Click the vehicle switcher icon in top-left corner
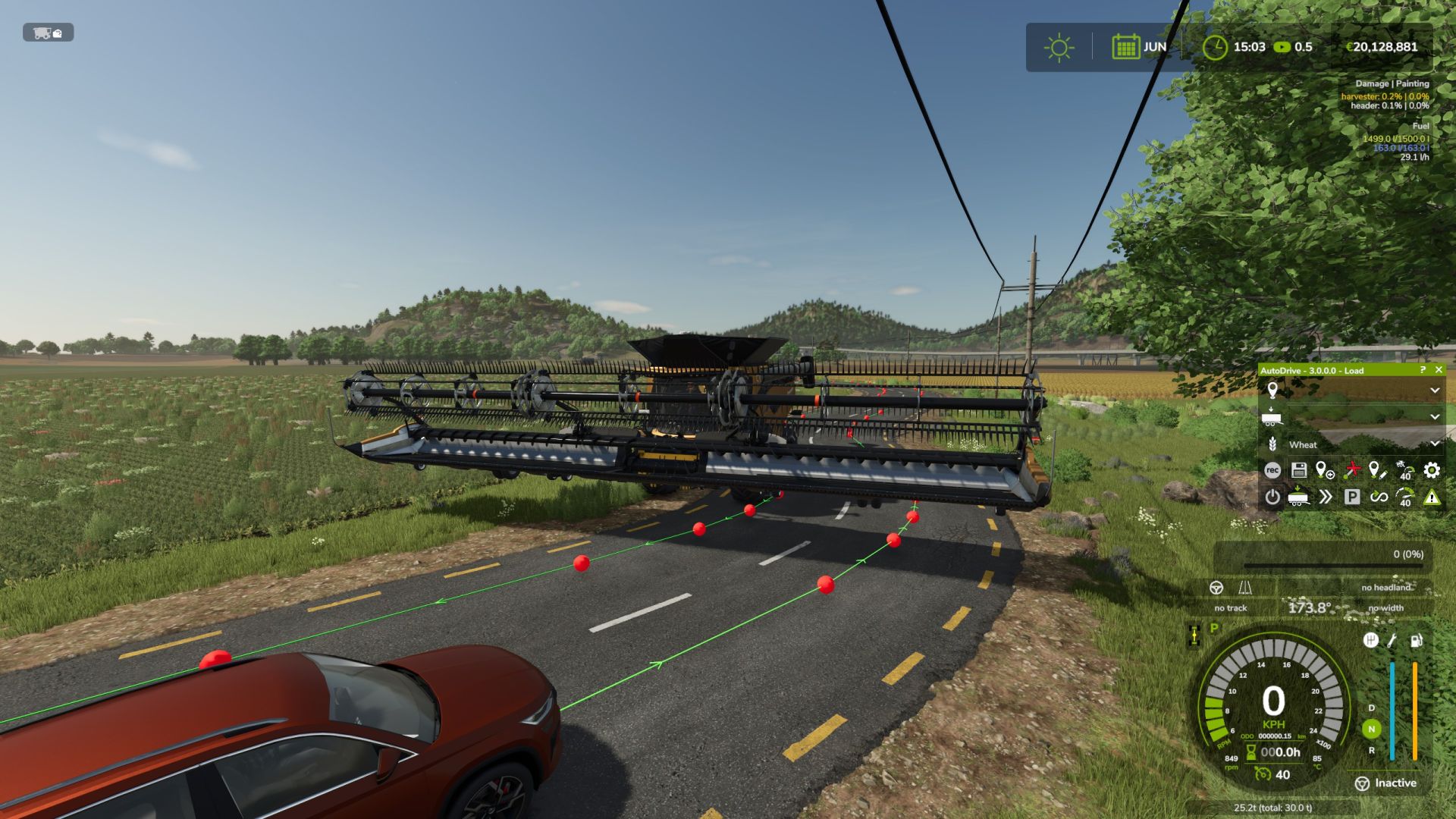The image size is (1456, 819). tap(47, 33)
